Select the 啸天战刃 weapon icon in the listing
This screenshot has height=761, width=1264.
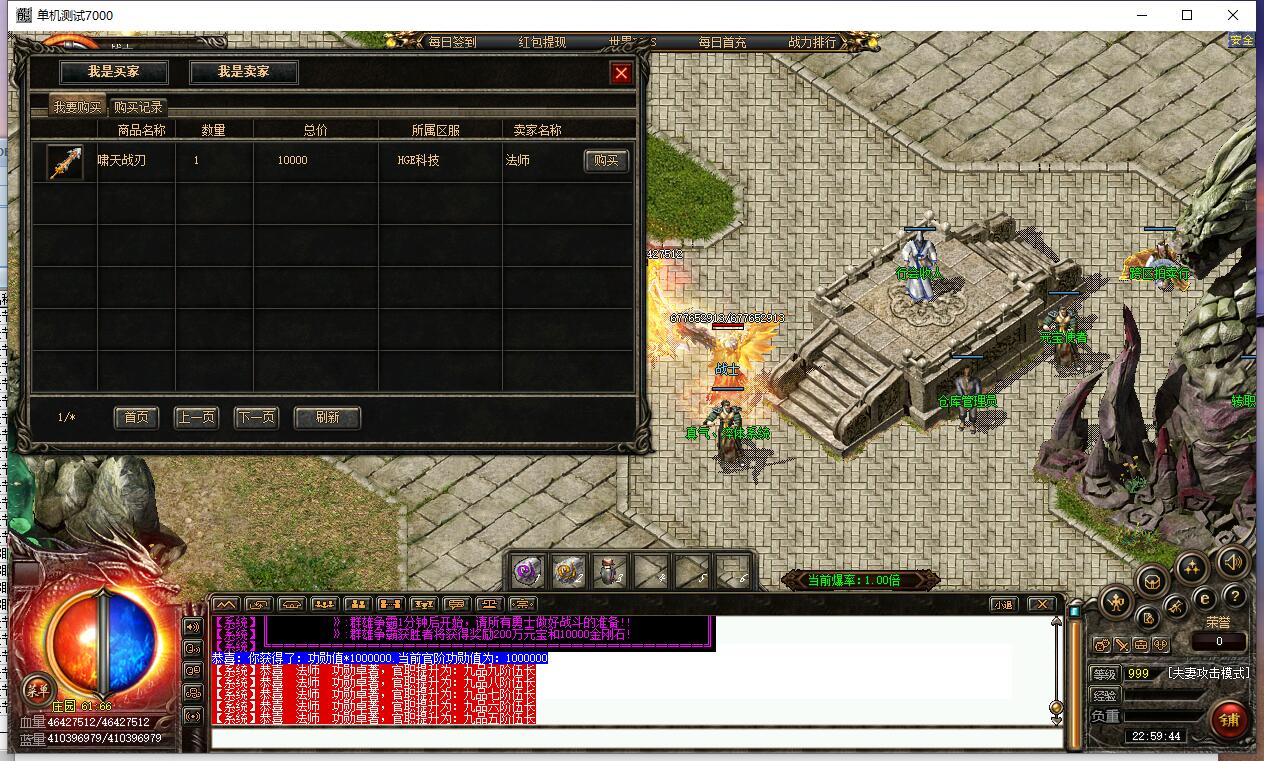[x=65, y=162]
